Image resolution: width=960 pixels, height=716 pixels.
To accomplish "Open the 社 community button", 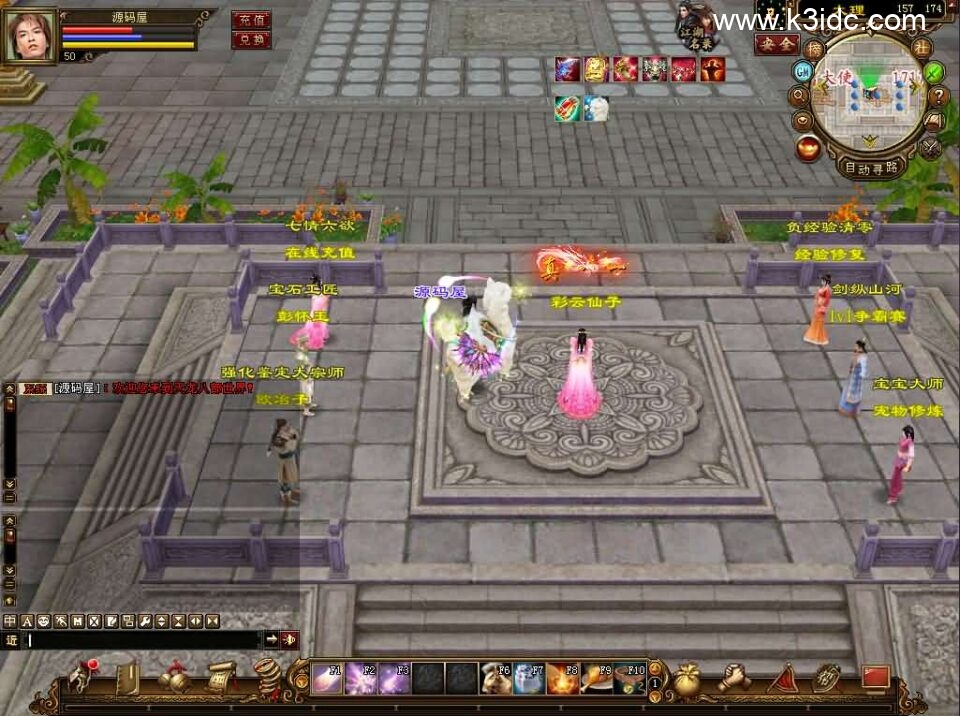I will [x=922, y=48].
